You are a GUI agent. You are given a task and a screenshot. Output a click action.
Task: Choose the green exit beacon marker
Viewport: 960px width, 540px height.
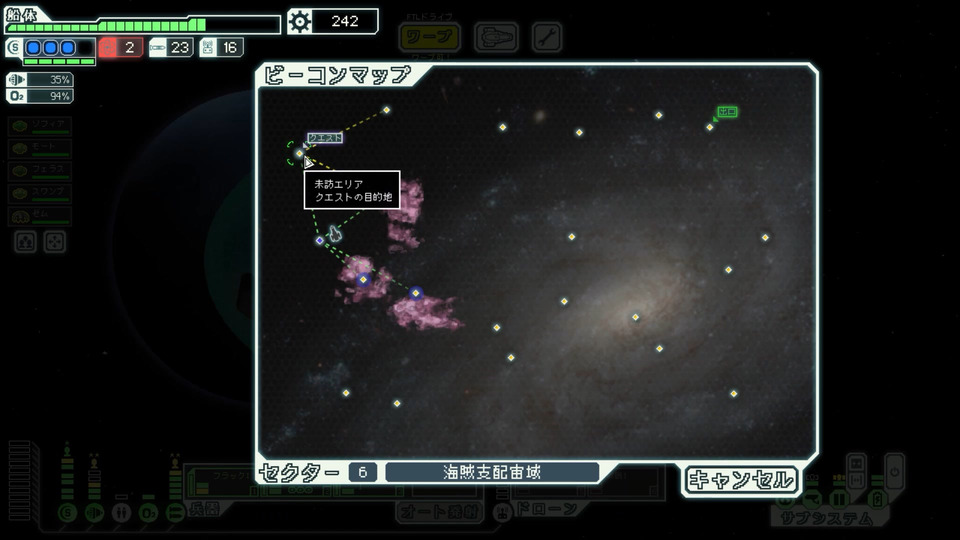click(710, 126)
